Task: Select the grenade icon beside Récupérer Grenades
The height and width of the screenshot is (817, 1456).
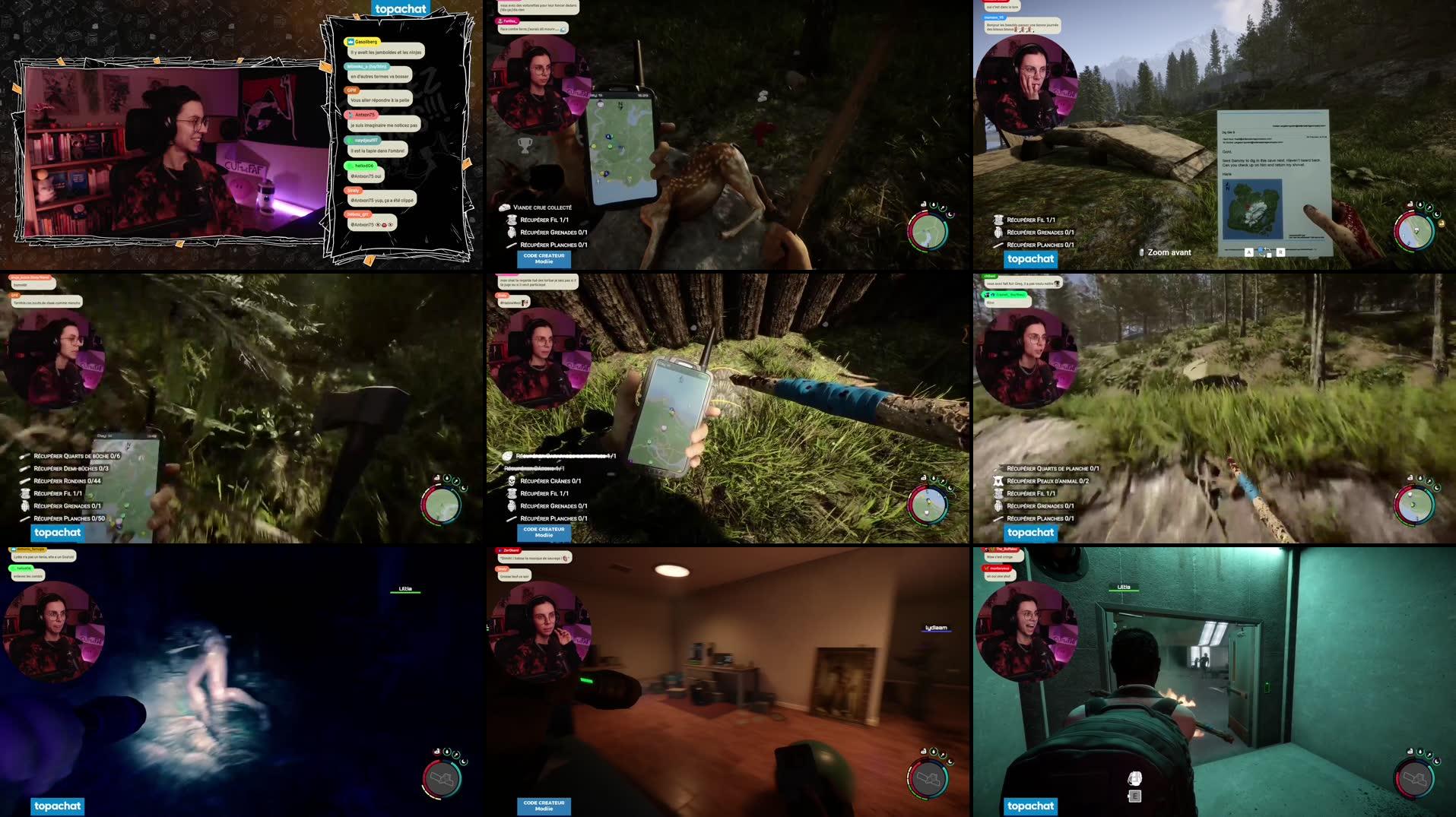Action: 511,233
